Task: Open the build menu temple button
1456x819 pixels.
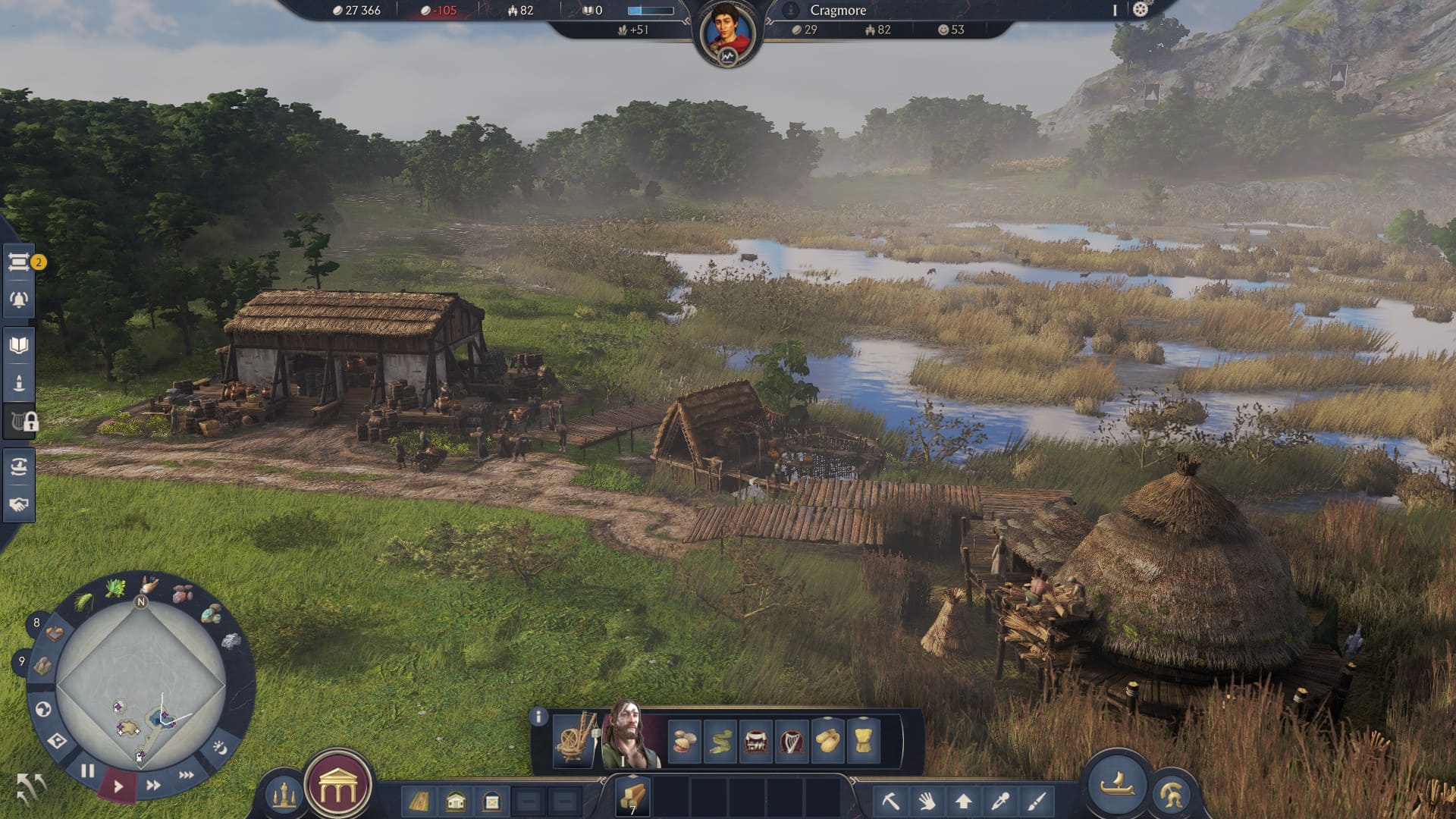Action: (337, 789)
